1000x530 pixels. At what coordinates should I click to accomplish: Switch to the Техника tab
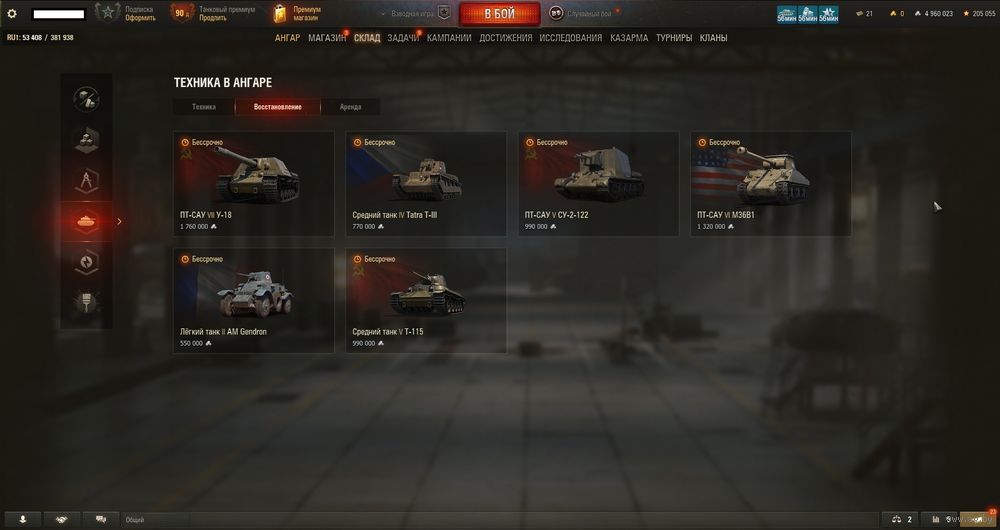204,107
